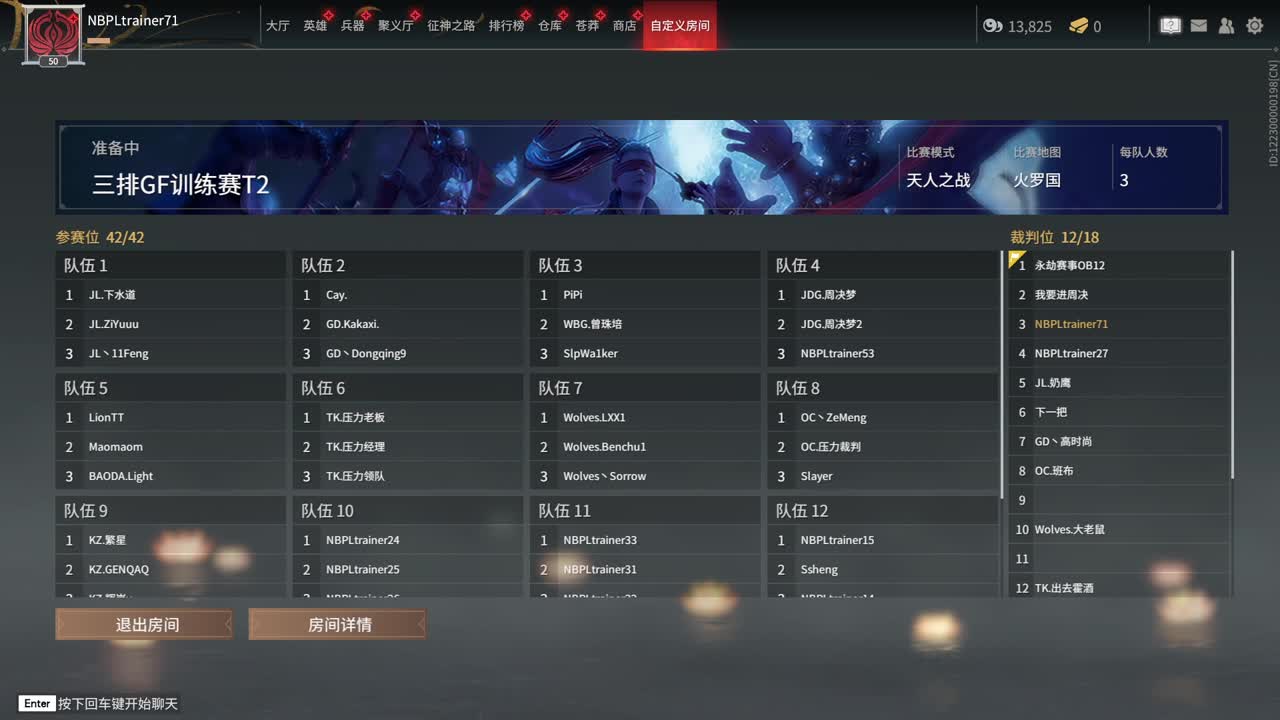Click the 退出房间 exit room button

click(x=142, y=623)
